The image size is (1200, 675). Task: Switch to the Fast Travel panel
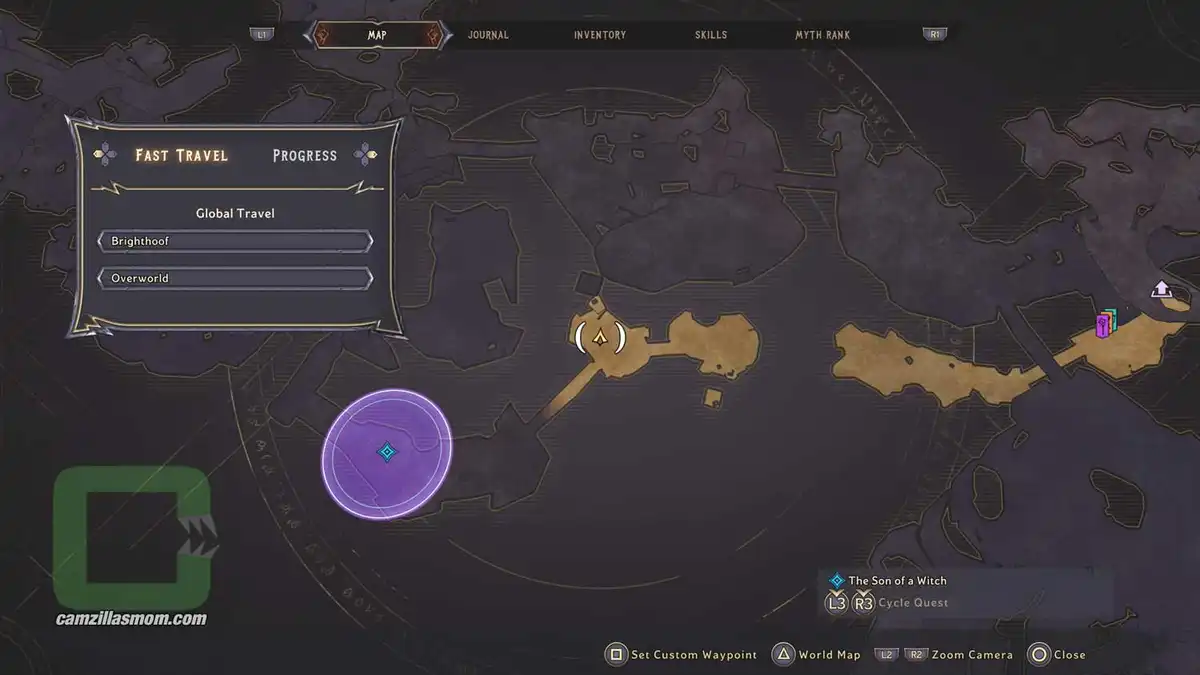coord(182,155)
